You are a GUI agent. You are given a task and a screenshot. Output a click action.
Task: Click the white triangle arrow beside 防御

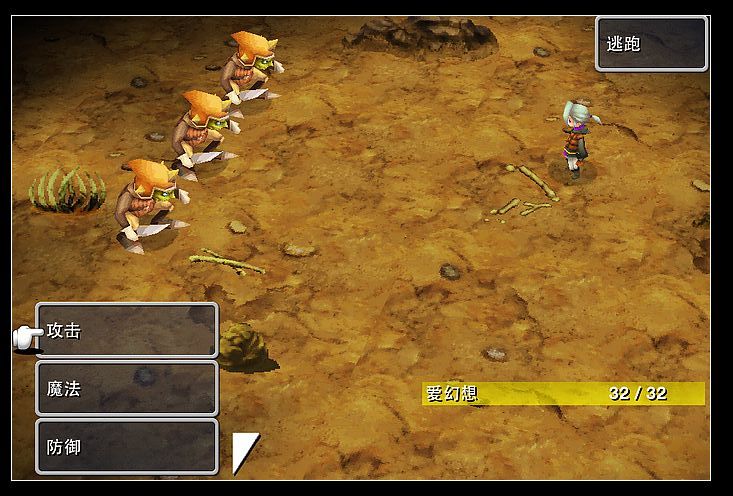(x=243, y=451)
